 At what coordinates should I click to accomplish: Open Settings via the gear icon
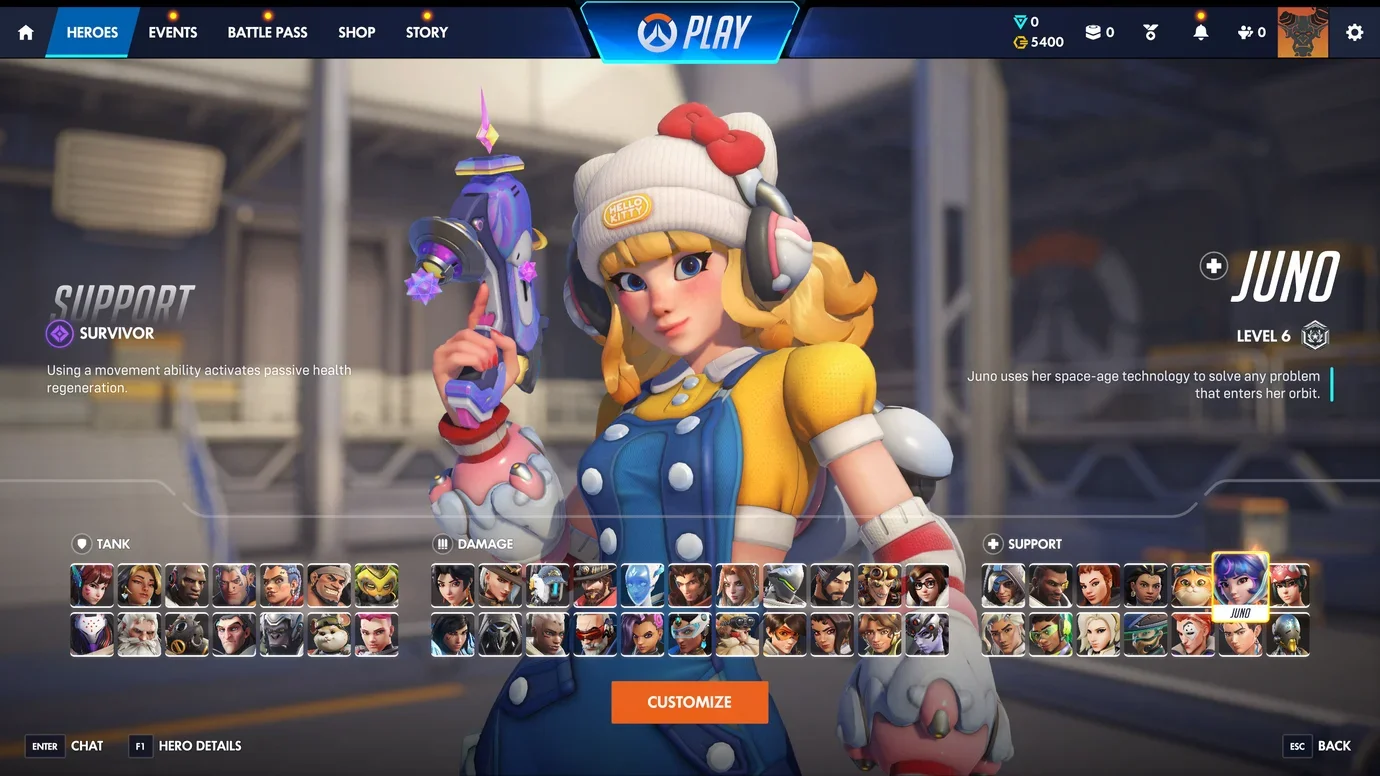tap(1354, 31)
